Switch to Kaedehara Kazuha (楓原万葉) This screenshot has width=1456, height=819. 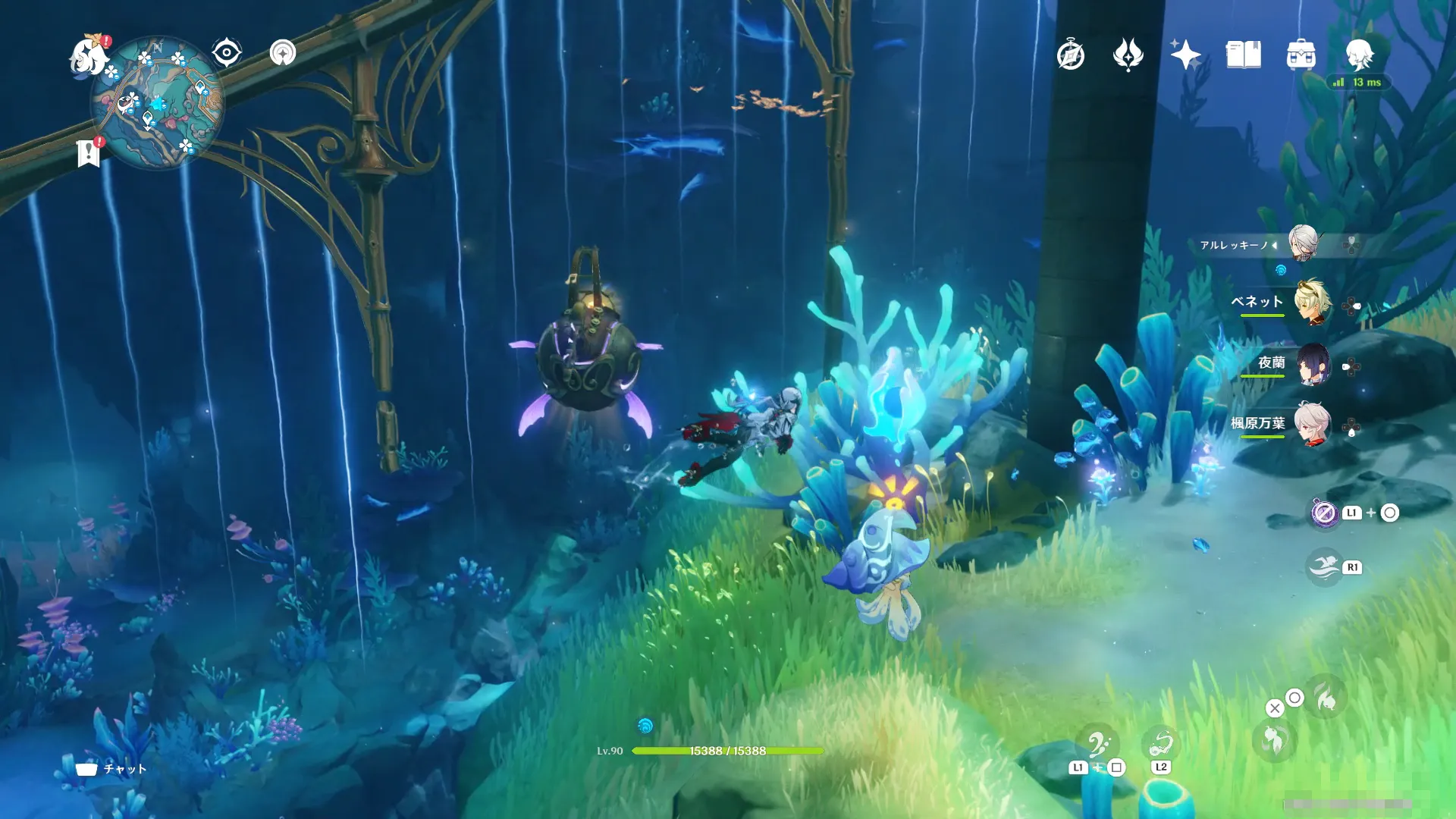(1313, 423)
